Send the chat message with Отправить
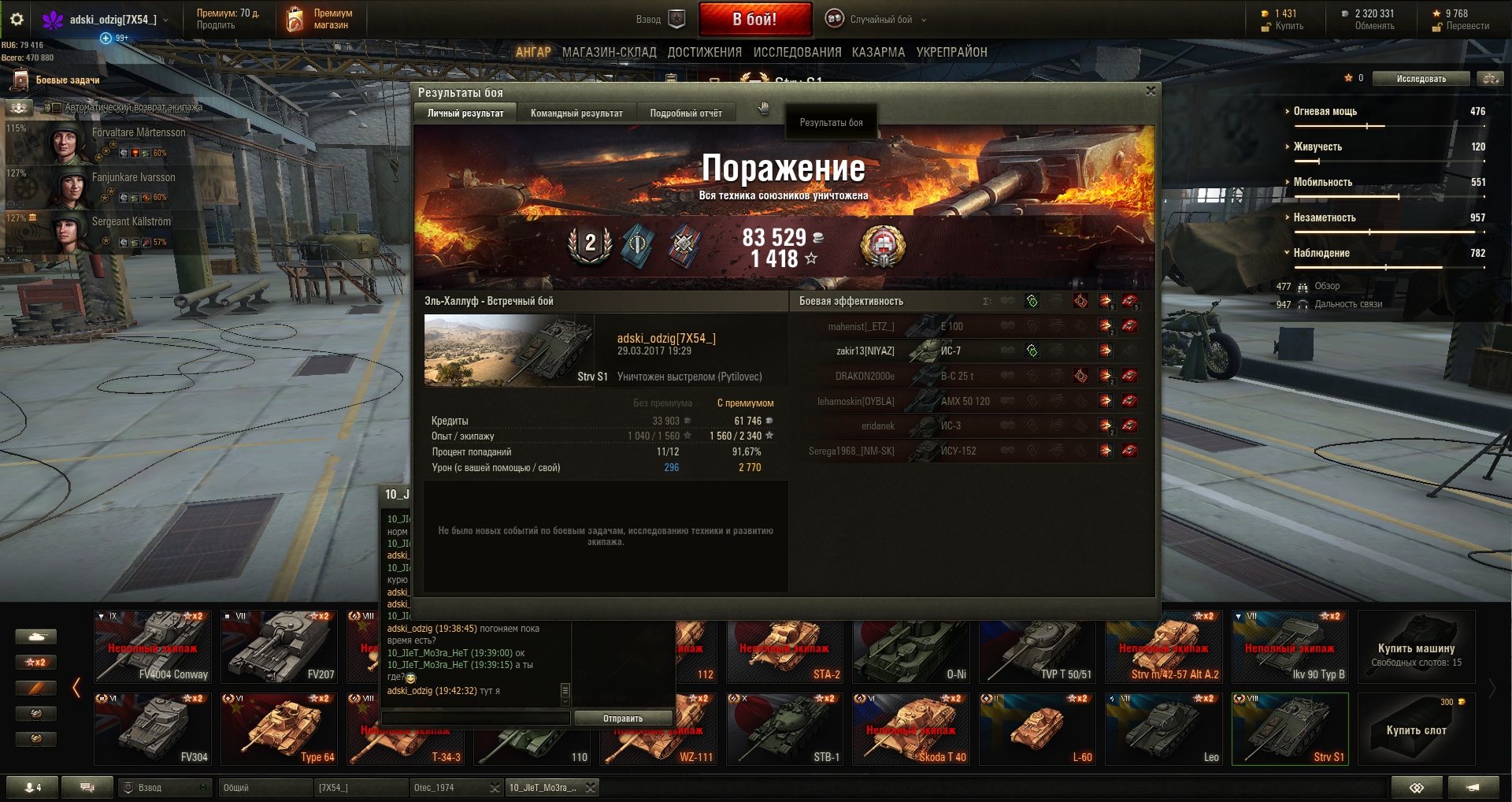The image size is (1512, 802). pyautogui.click(x=622, y=718)
